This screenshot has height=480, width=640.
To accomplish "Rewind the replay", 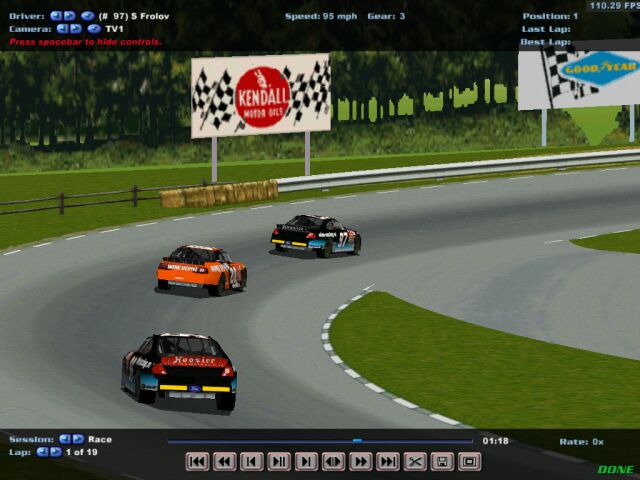I will point(224,461).
